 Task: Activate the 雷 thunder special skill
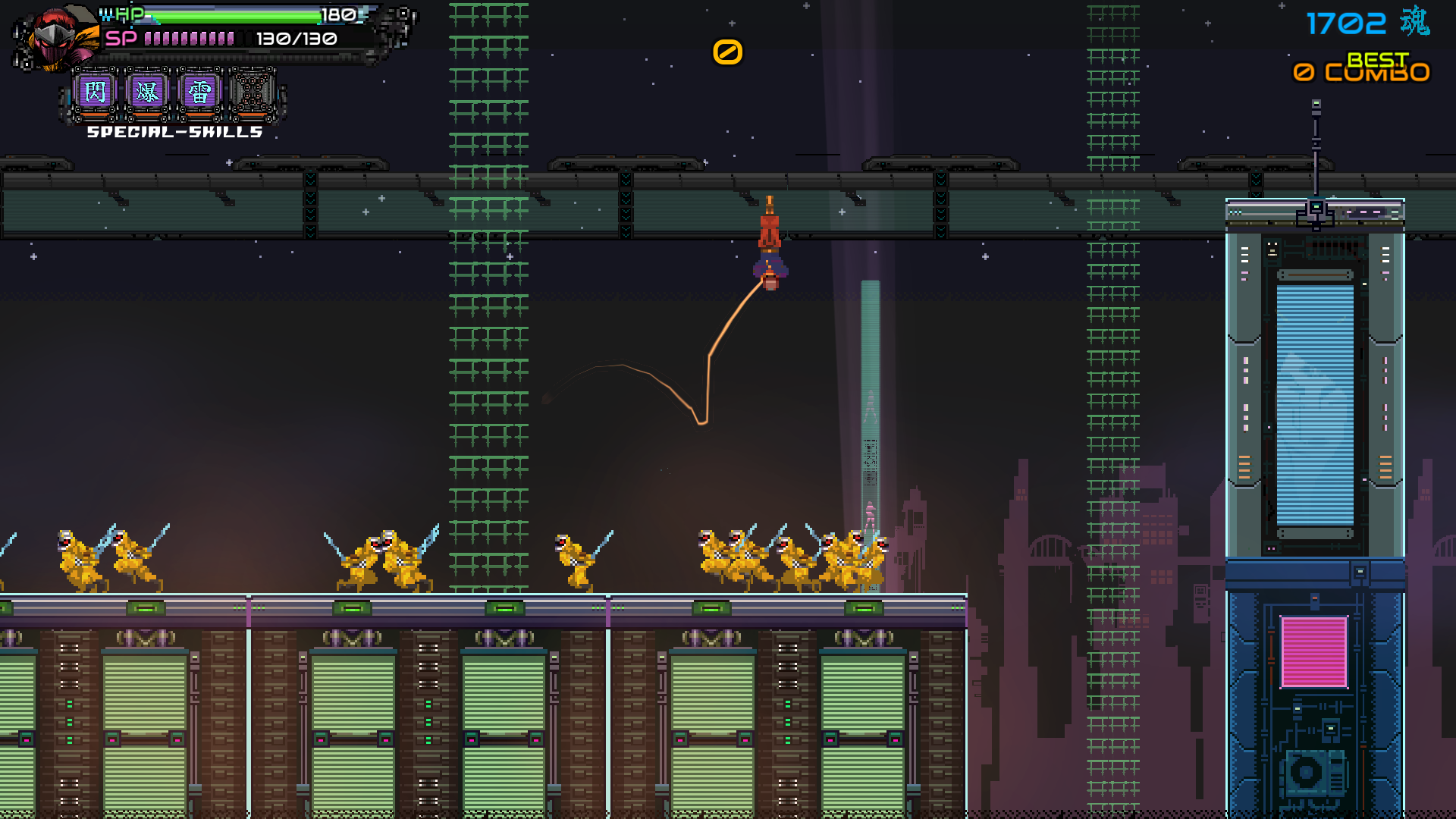click(199, 93)
